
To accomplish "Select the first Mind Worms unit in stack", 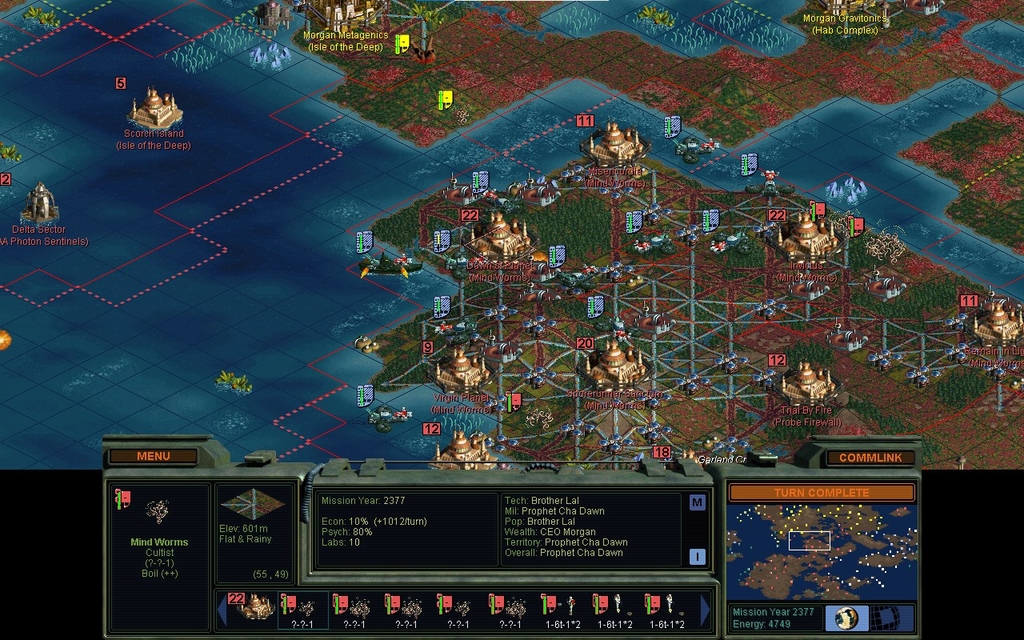I will [x=303, y=606].
